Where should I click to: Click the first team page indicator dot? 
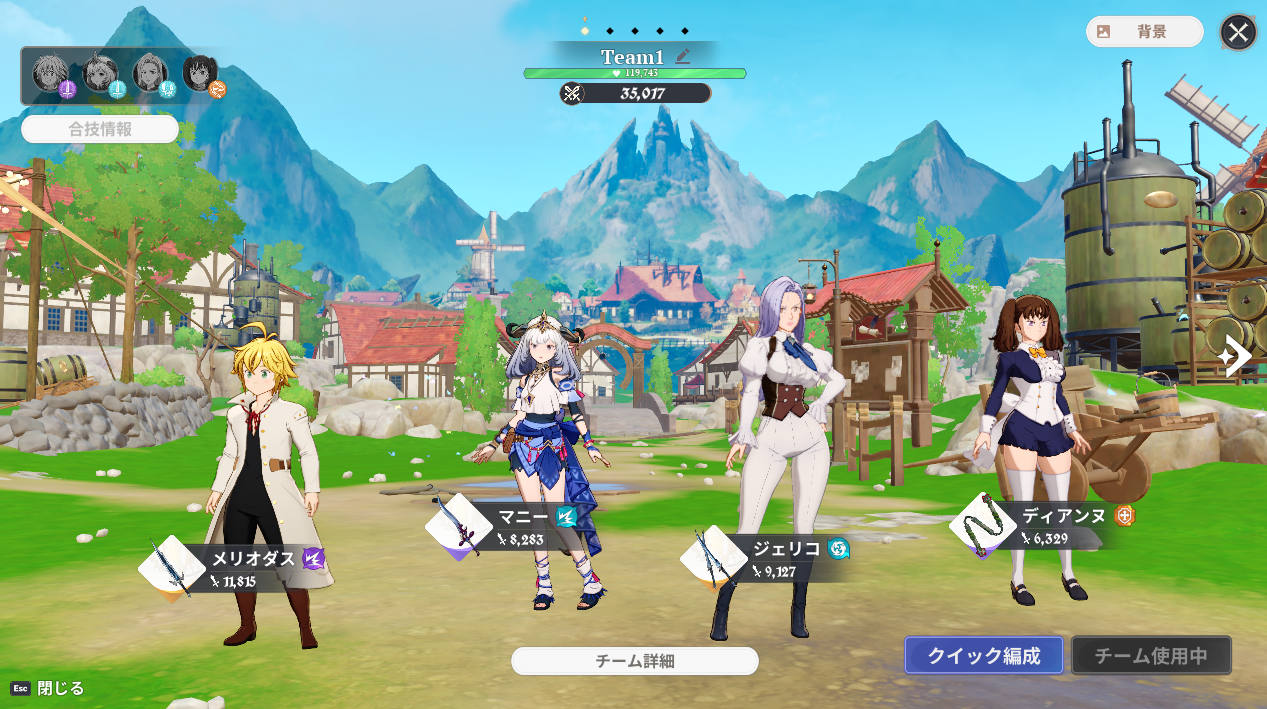(585, 31)
